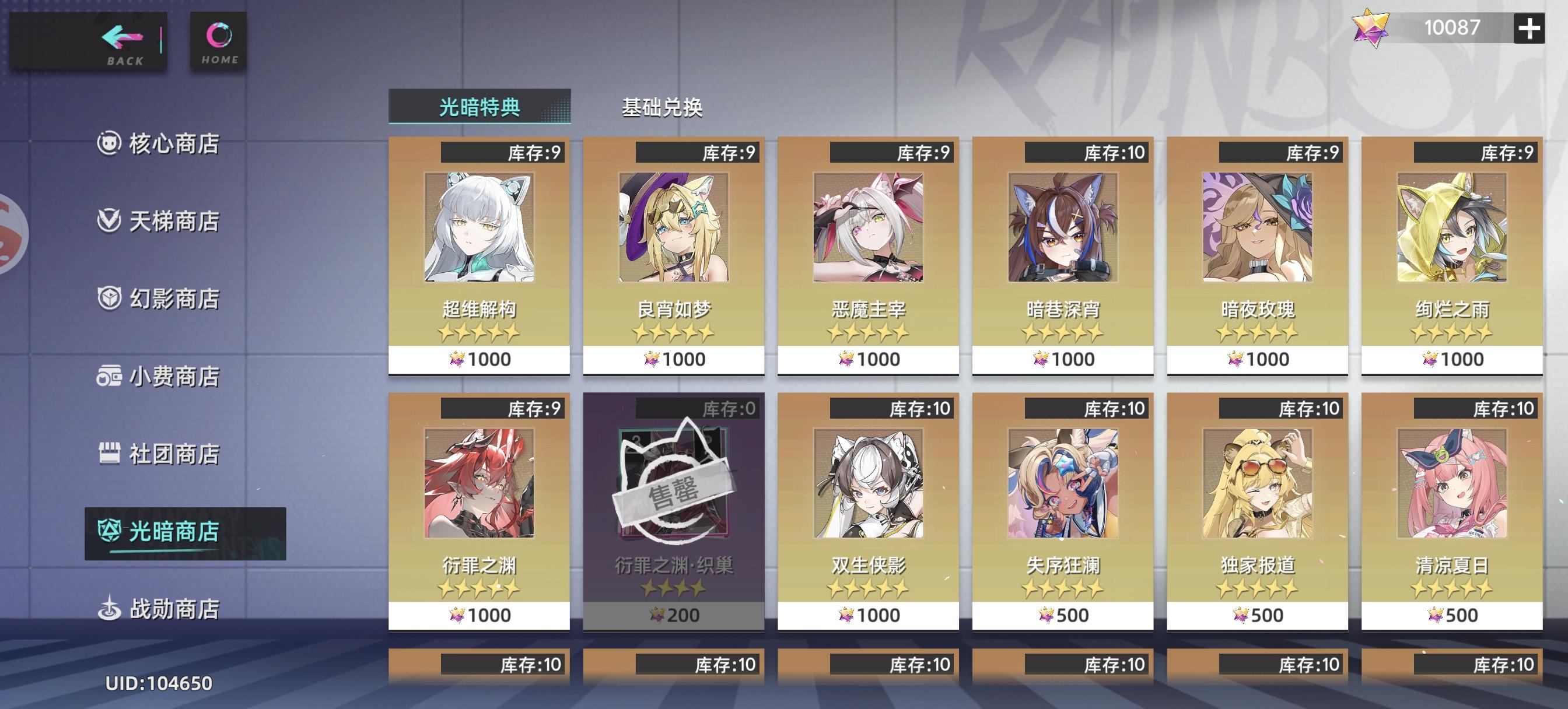The height and width of the screenshot is (709, 1568).
Task: Open the 天梯商店 ladder shop icon
Action: (x=110, y=220)
